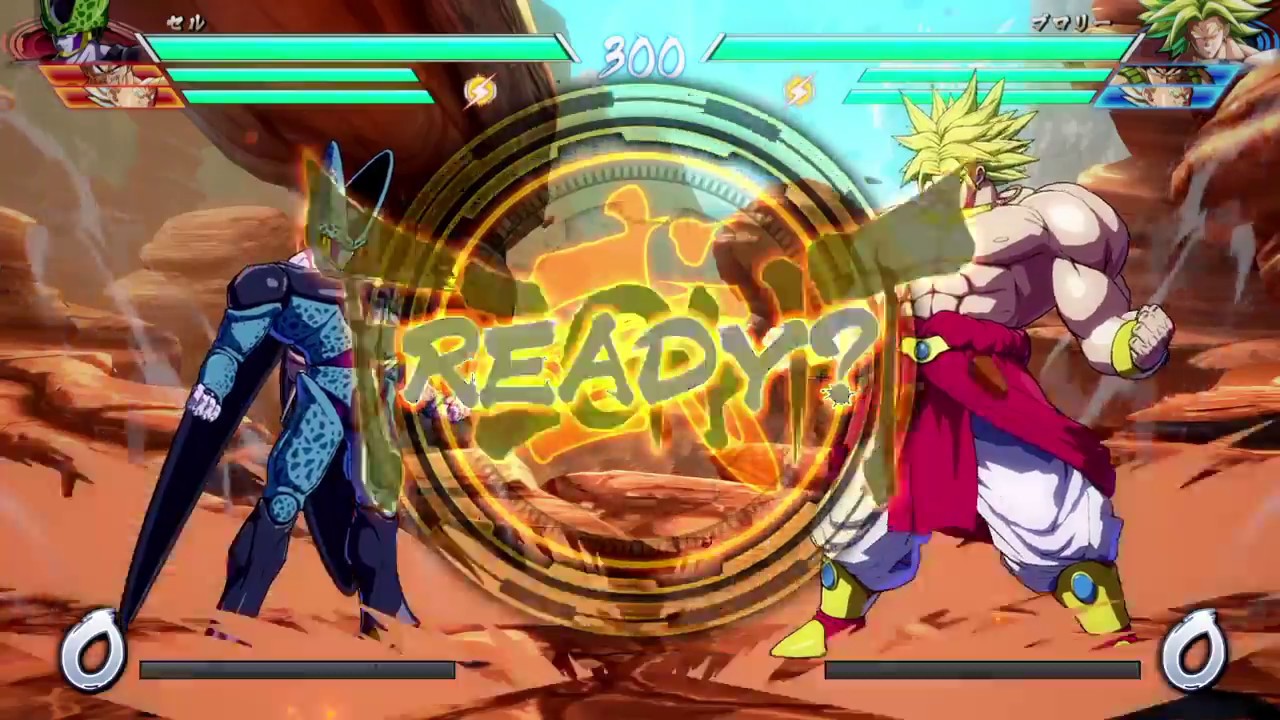
Task: Select Bardock's portrait on the right team
Action: (x=1170, y=75)
